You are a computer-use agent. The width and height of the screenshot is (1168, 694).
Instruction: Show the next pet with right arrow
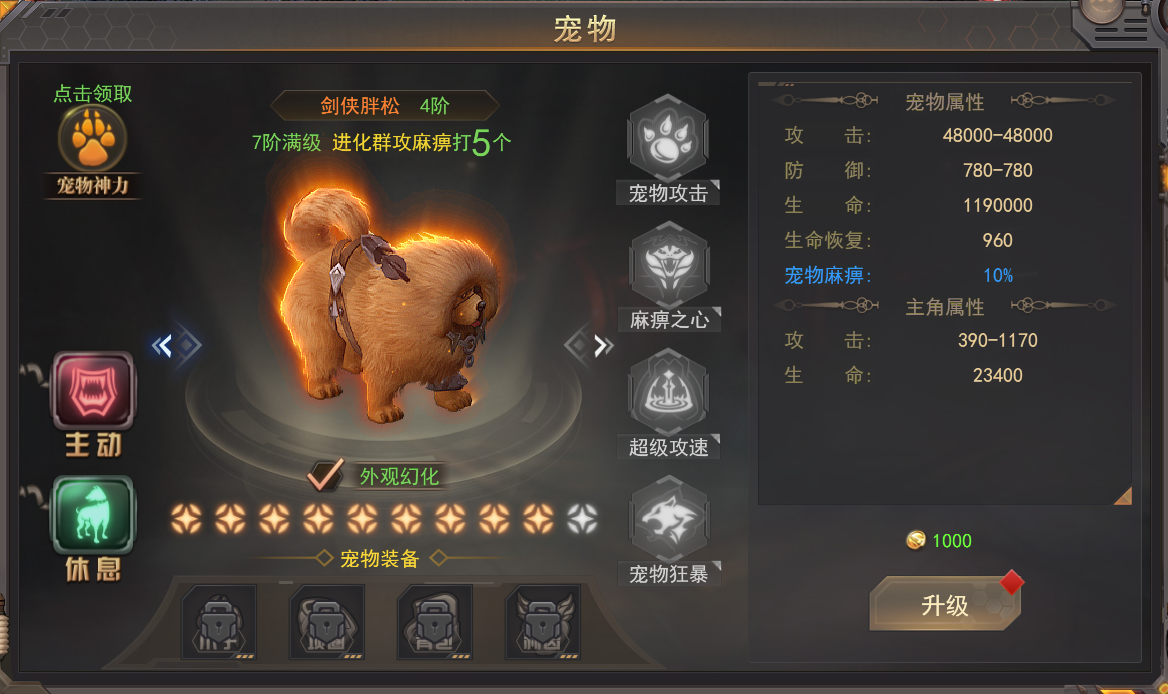tap(599, 346)
